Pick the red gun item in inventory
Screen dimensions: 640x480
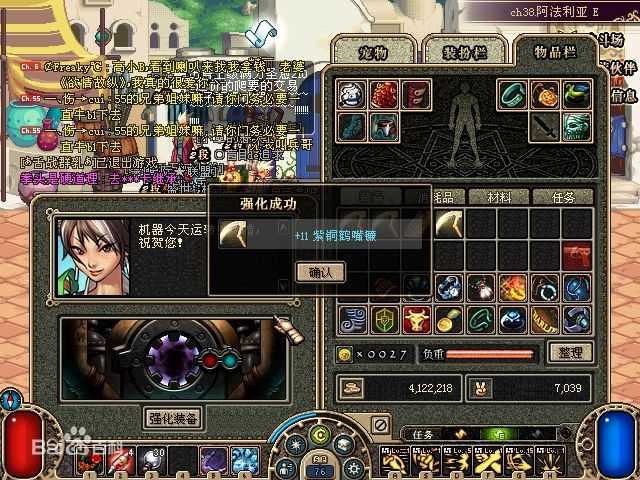point(576,256)
